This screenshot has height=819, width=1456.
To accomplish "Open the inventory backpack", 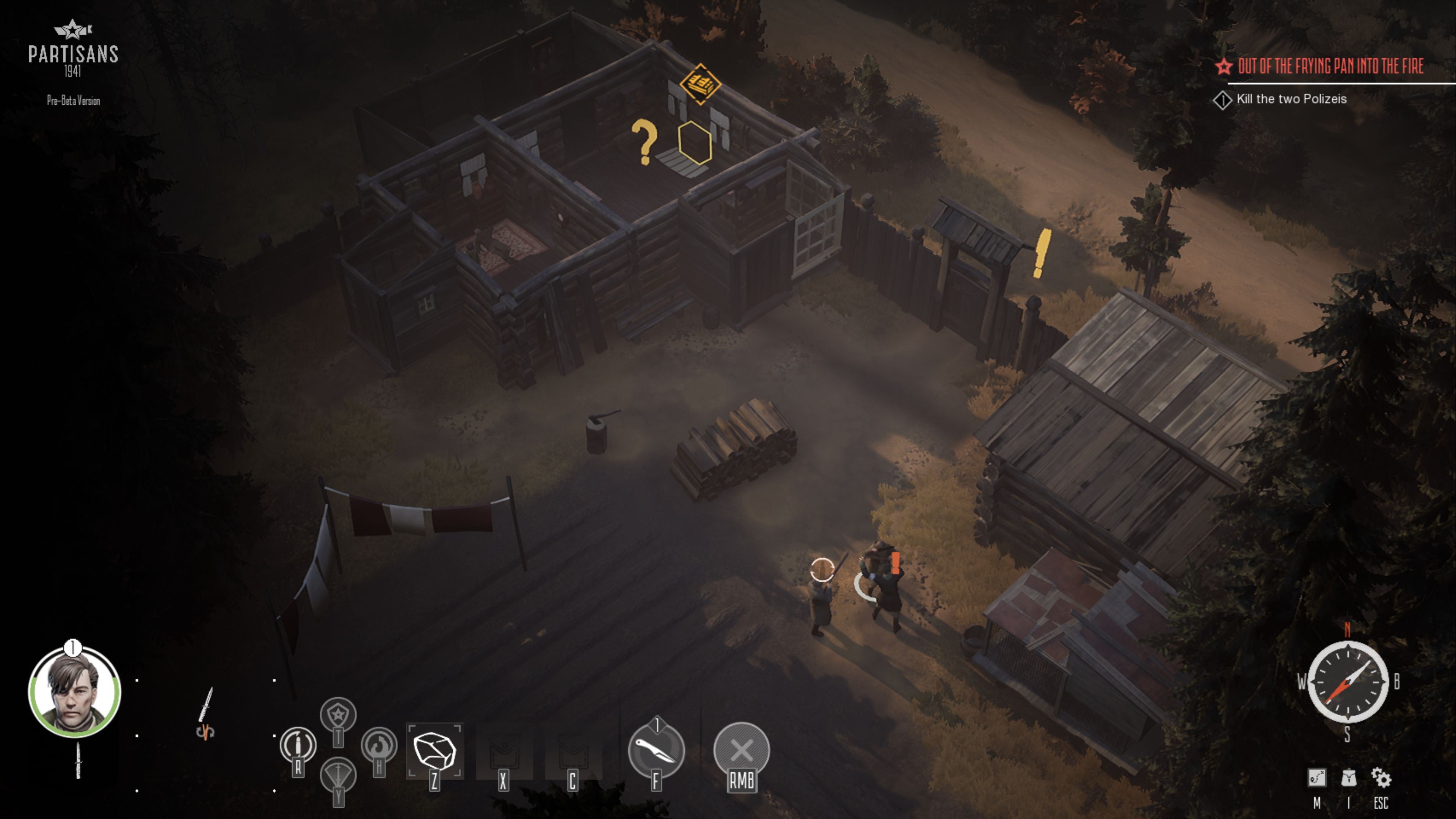I will (x=1349, y=778).
